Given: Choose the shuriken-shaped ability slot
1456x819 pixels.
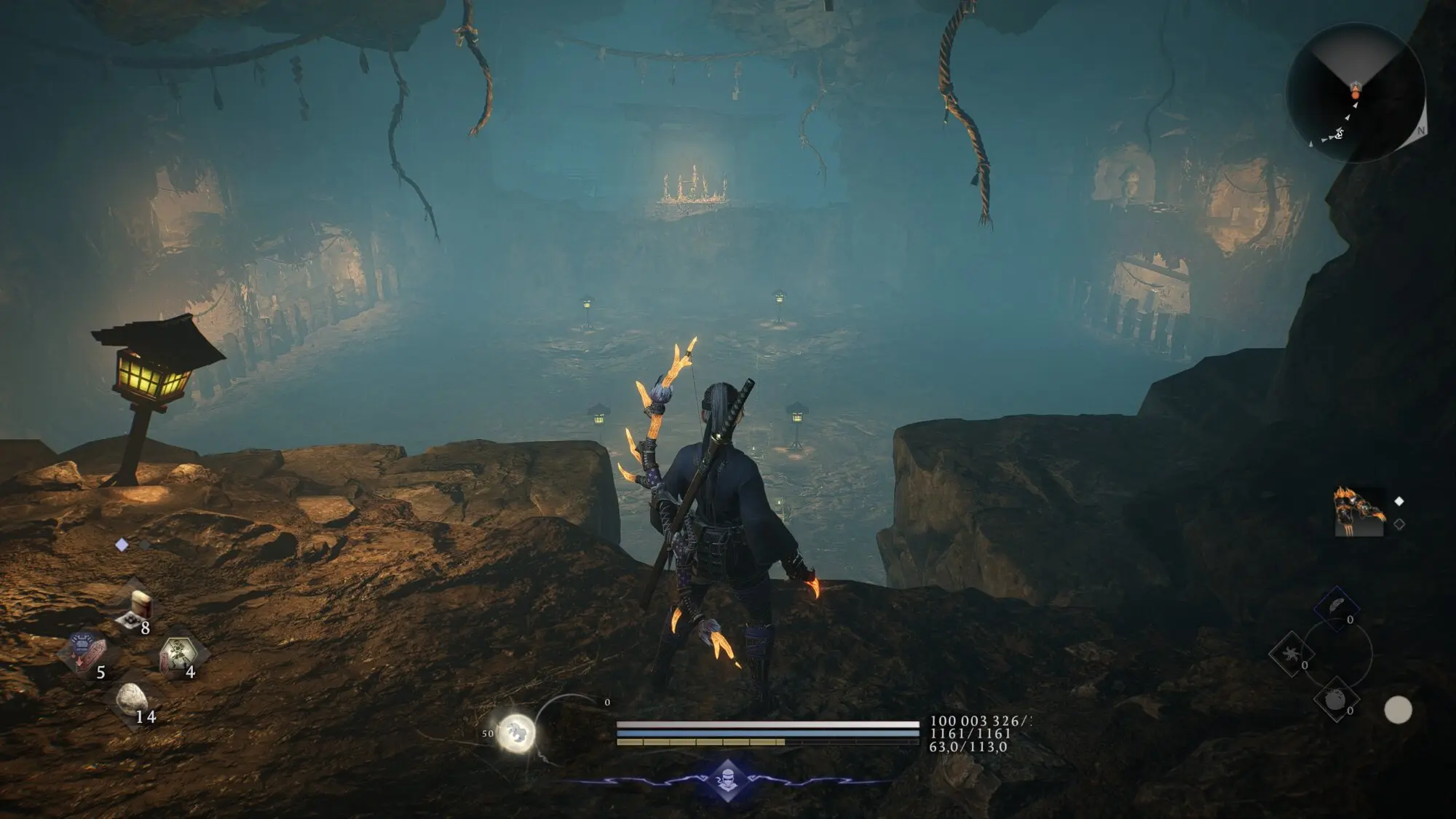Looking at the screenshot, I should point(1291,654).
